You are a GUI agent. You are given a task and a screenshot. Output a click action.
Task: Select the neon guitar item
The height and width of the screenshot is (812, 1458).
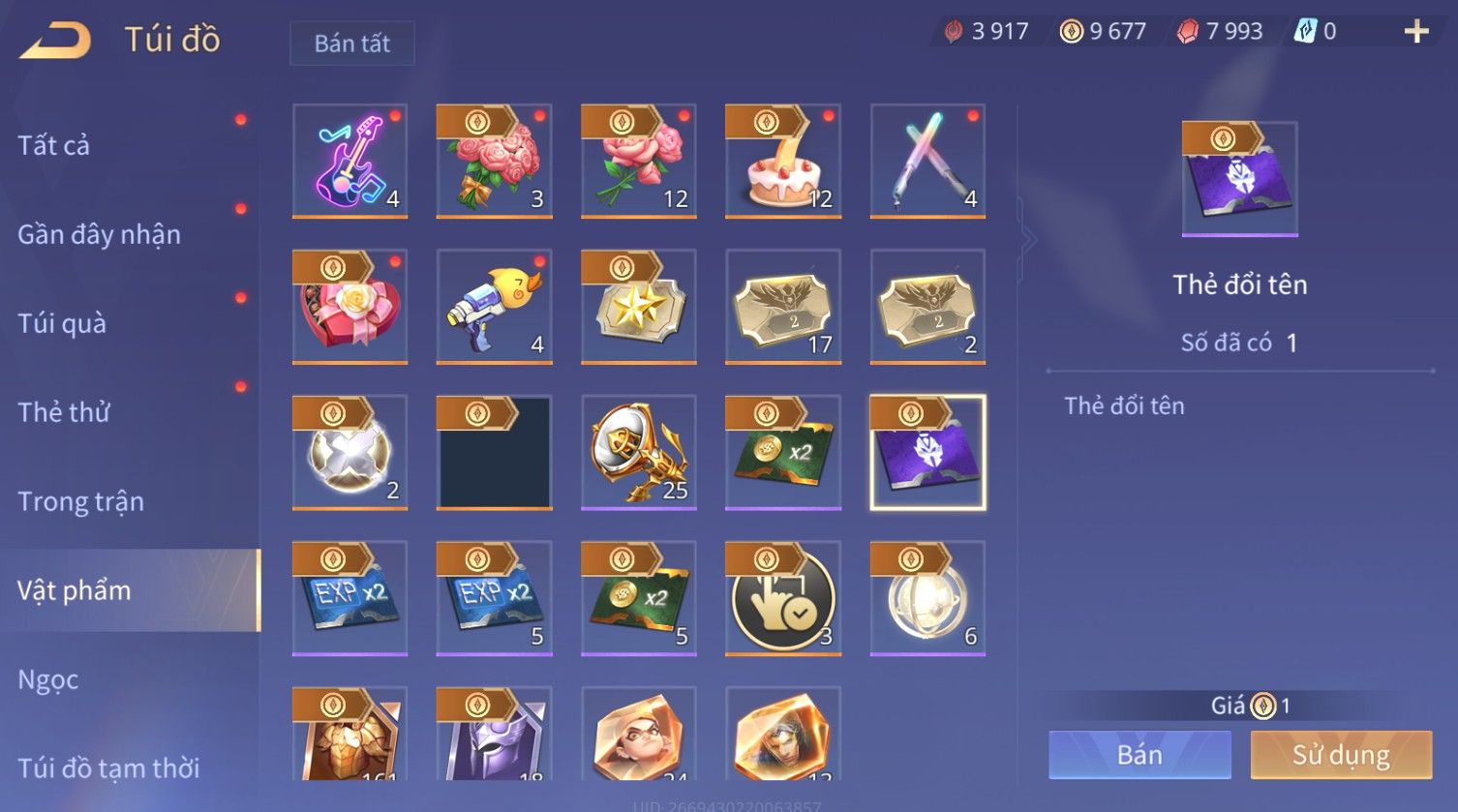[x=349, y=161]
